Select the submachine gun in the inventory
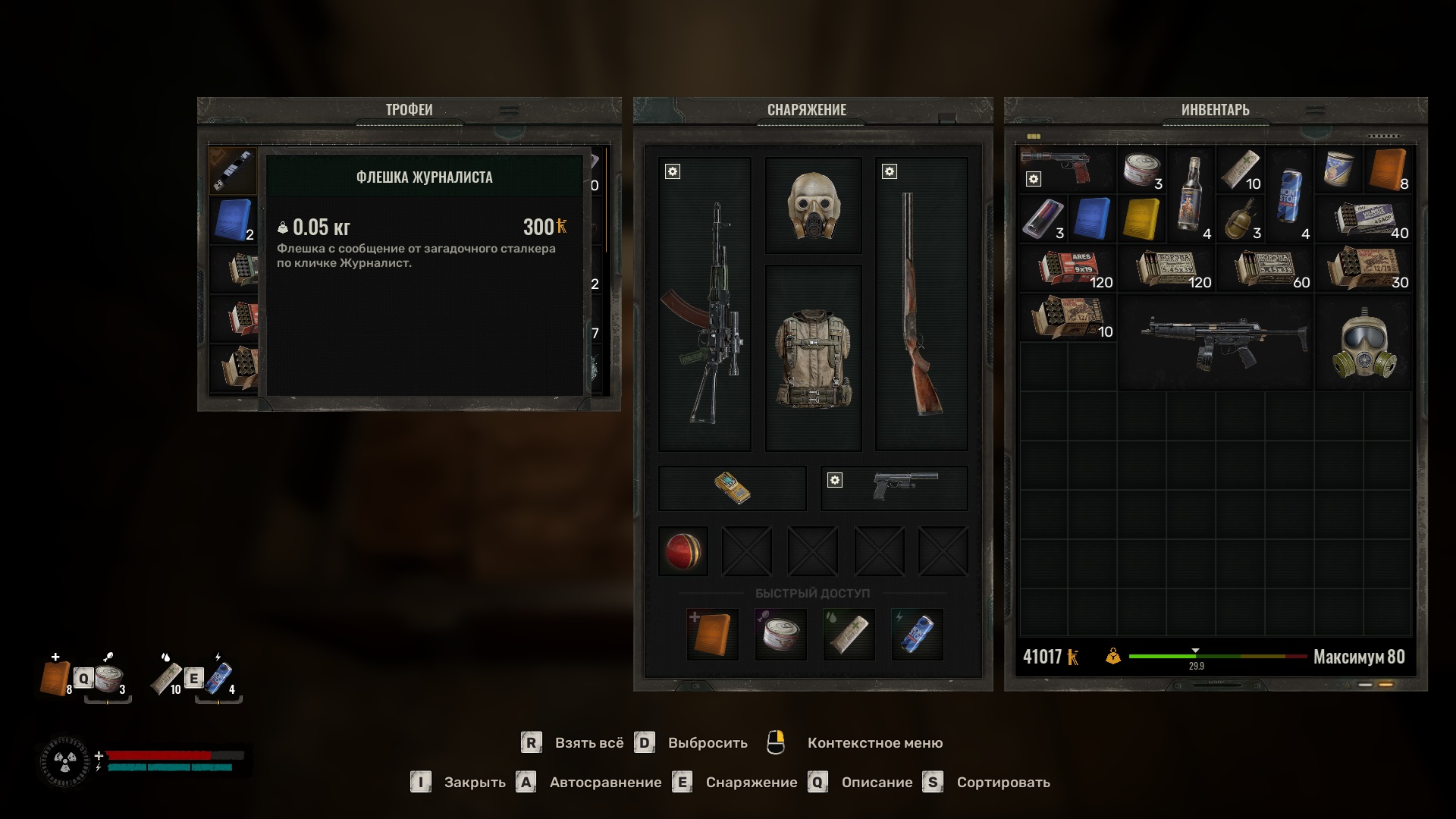1456x819 pixels. pyautogui.click(x=1216, y=343)
